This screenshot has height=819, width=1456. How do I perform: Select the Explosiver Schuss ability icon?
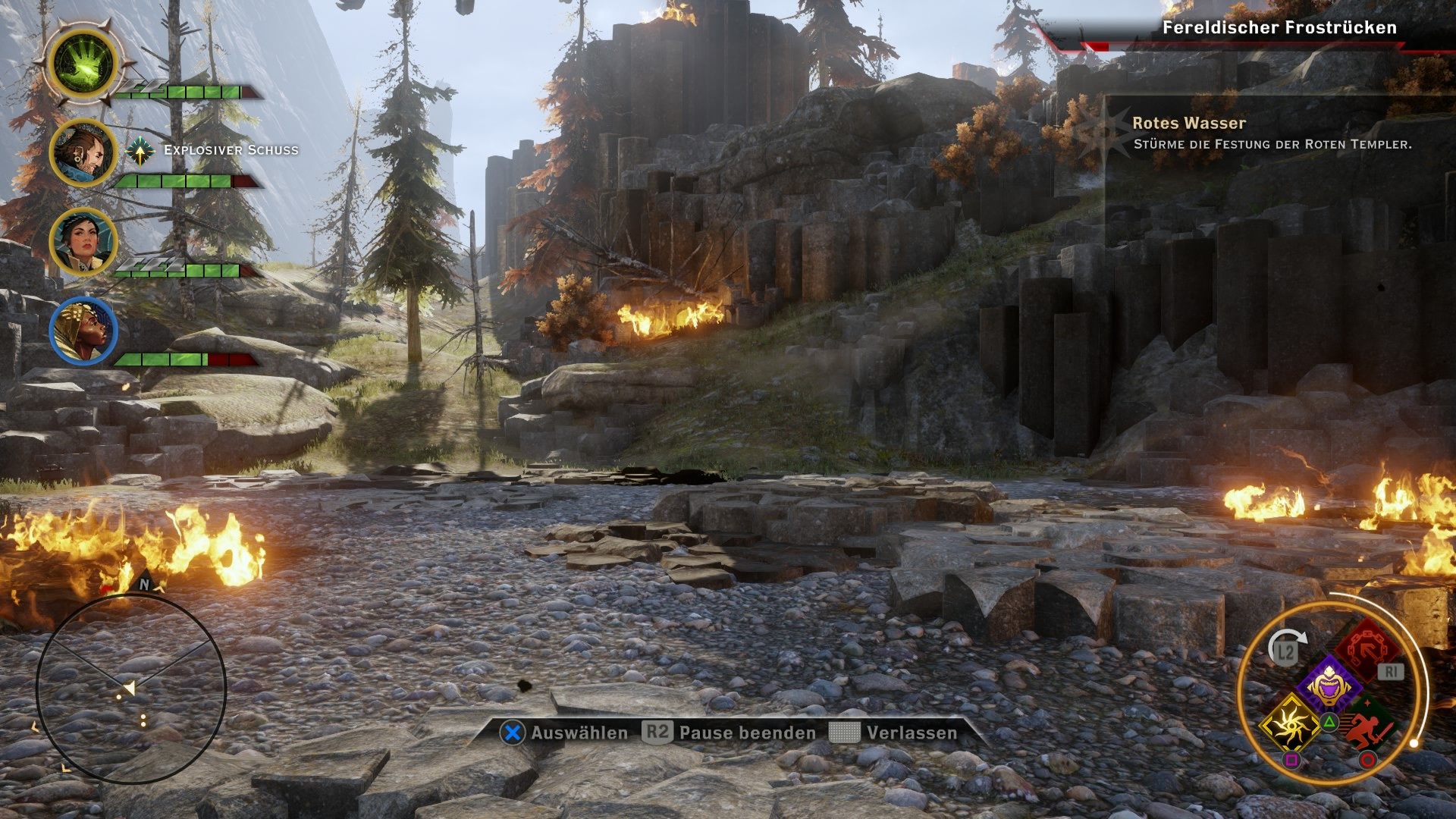point(140,151)
